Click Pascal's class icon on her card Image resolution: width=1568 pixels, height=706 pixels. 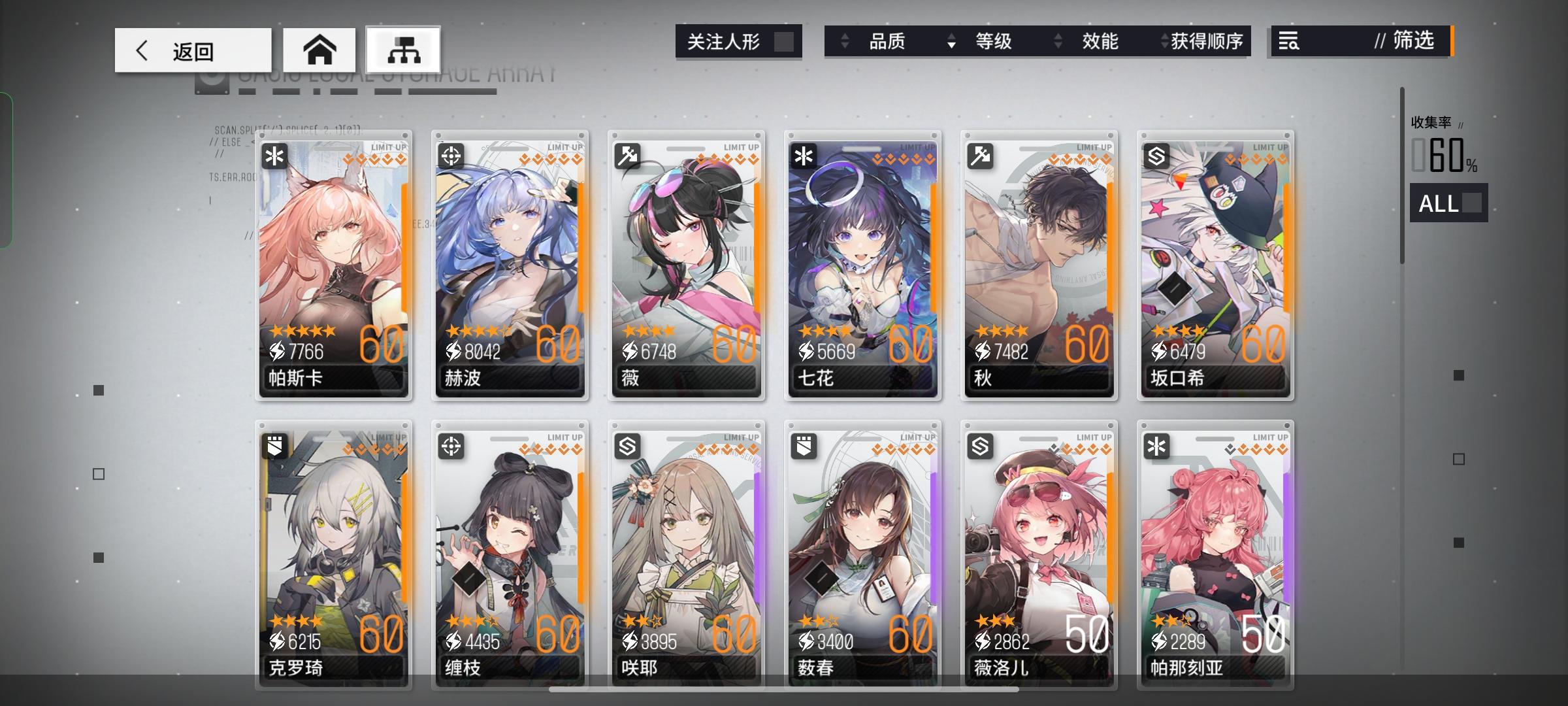coord(273,156)
